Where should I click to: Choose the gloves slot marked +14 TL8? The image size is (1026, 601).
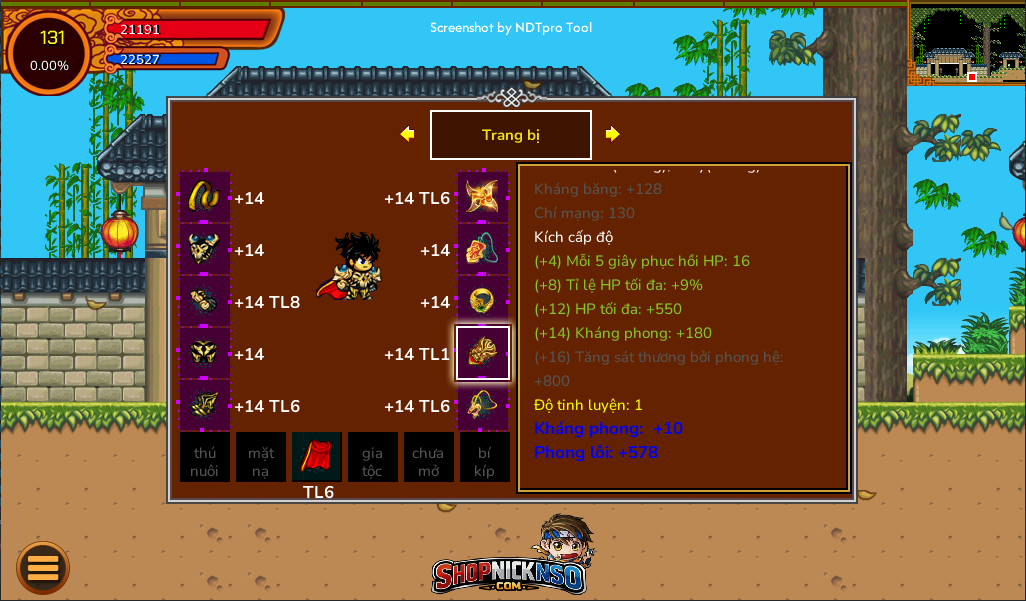click(205, 301)
